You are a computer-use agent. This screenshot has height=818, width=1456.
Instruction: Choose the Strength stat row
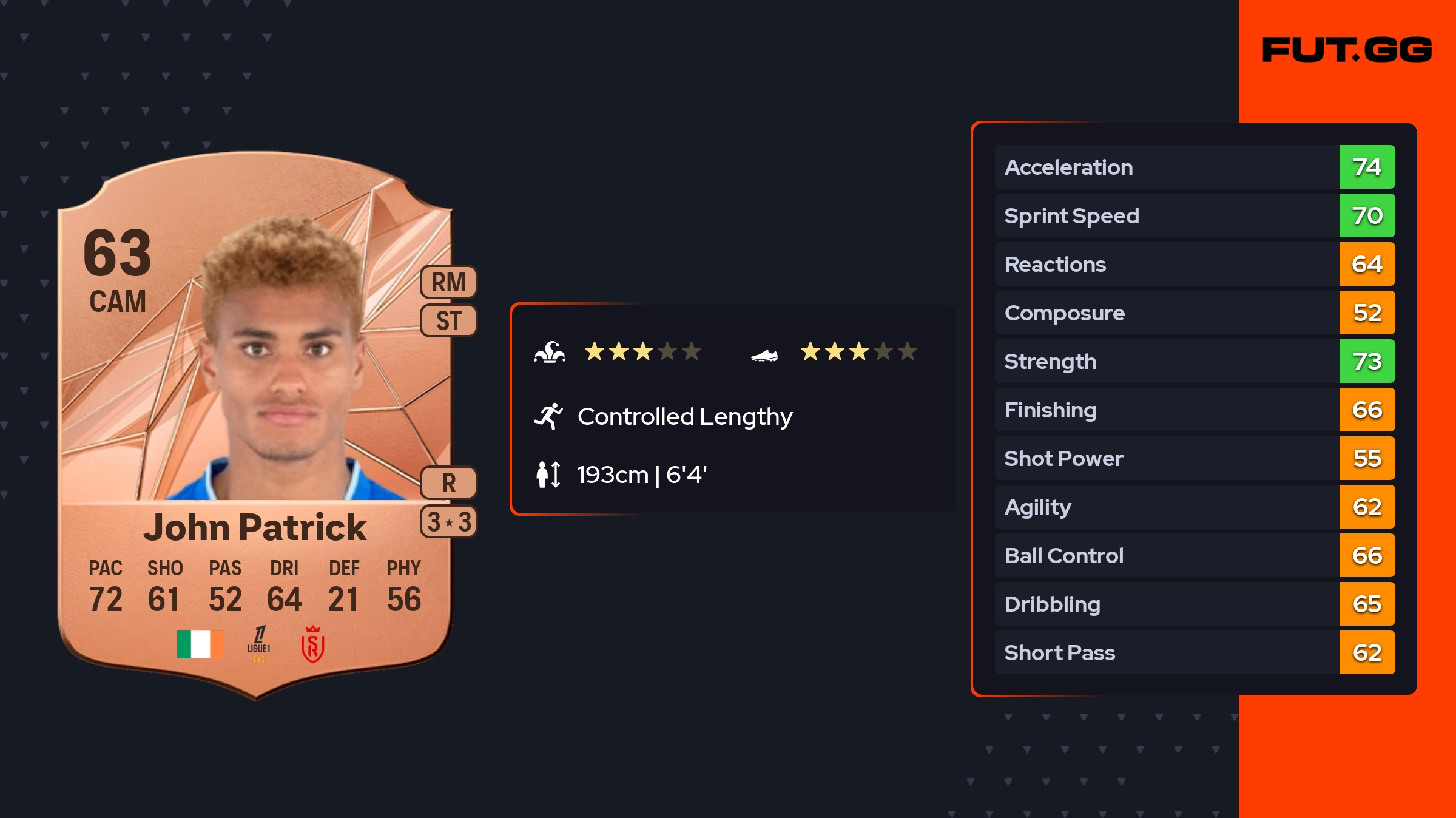point(1194,361)
